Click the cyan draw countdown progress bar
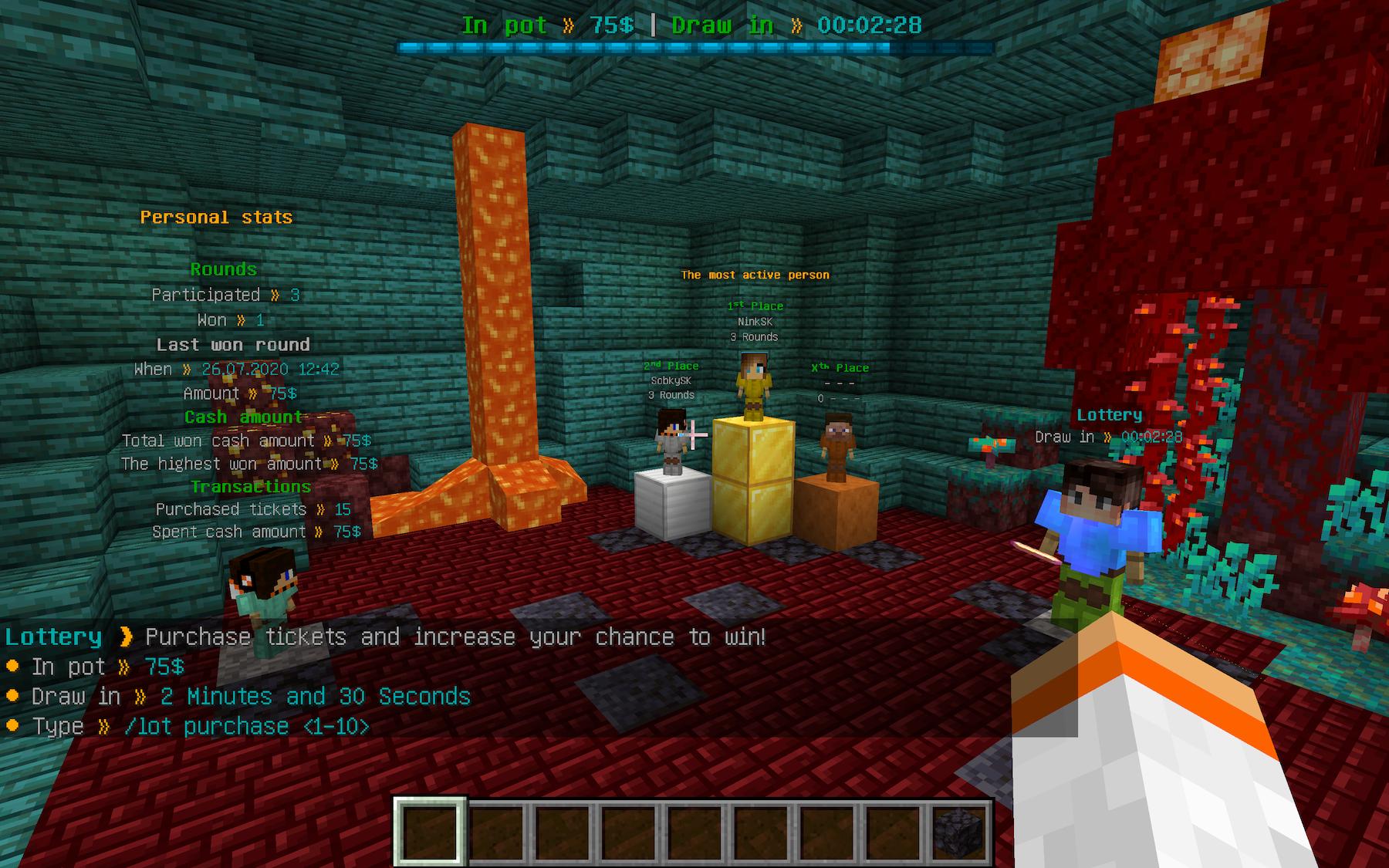Viewport: 1389px width, 868px height. point(694,46)
